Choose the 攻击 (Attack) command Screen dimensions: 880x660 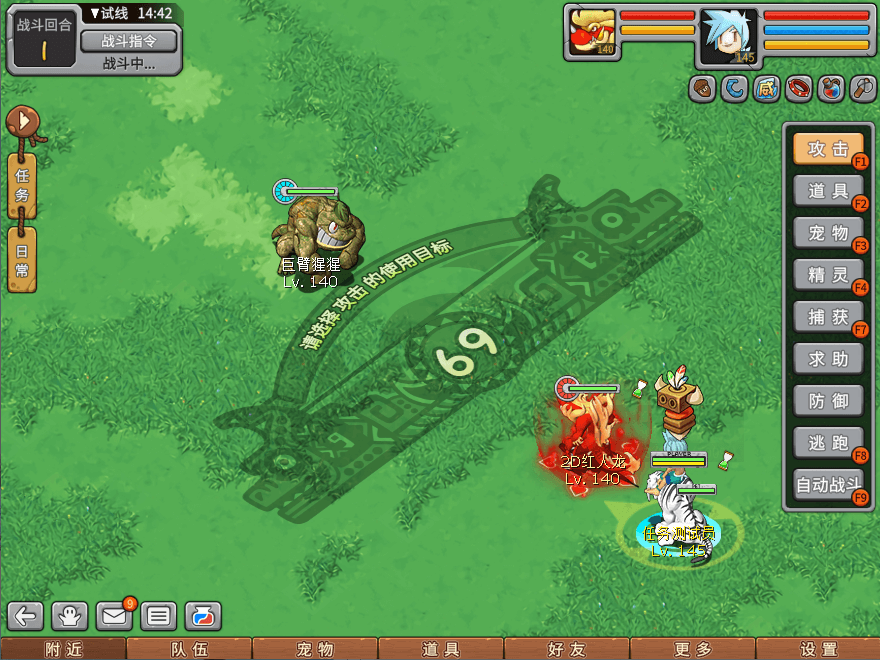click(x=828, y=149)
